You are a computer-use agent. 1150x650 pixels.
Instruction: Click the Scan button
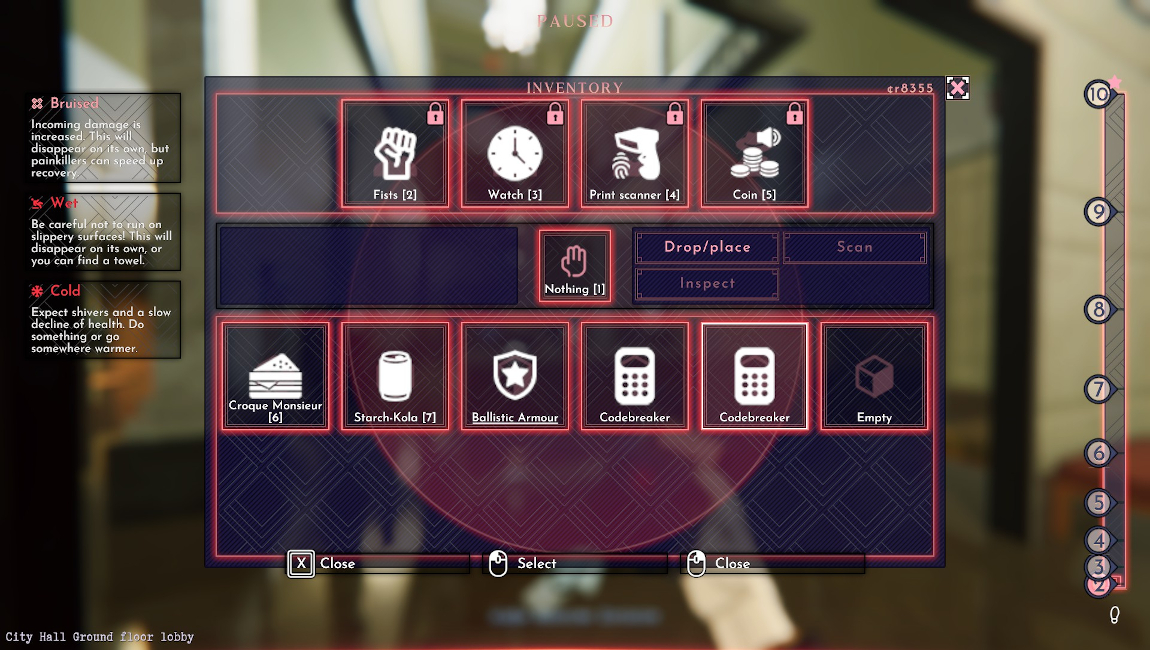pos(855,247)
